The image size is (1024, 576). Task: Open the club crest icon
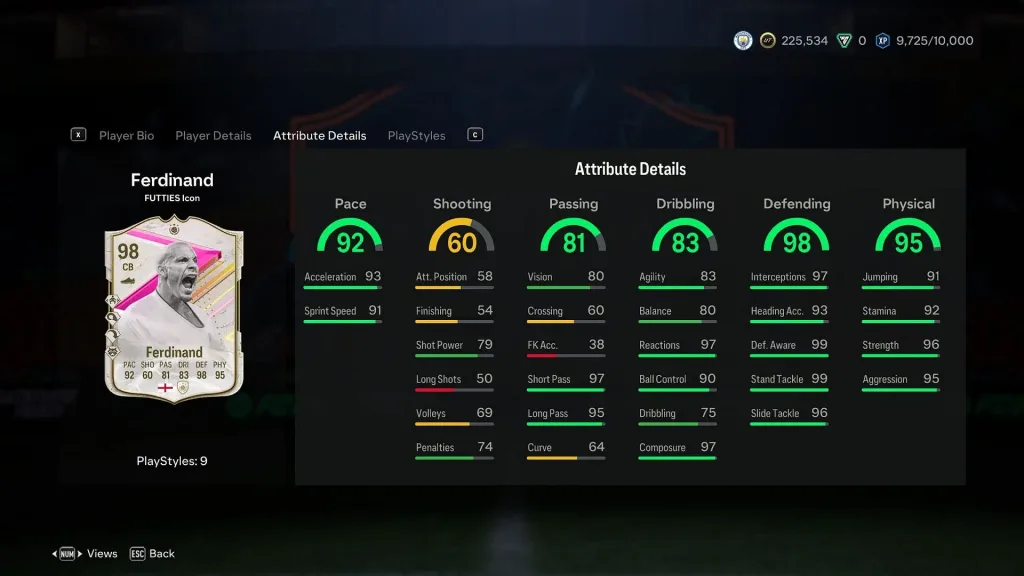(743, 41)
